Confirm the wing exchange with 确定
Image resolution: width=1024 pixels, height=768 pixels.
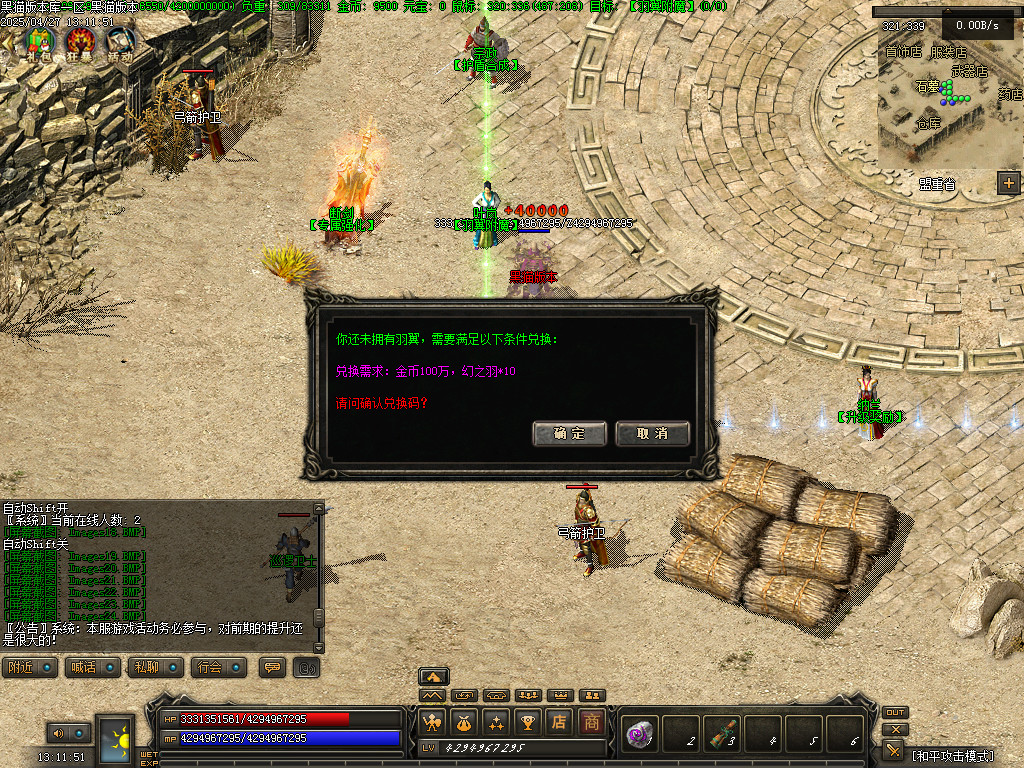point(570,433)
